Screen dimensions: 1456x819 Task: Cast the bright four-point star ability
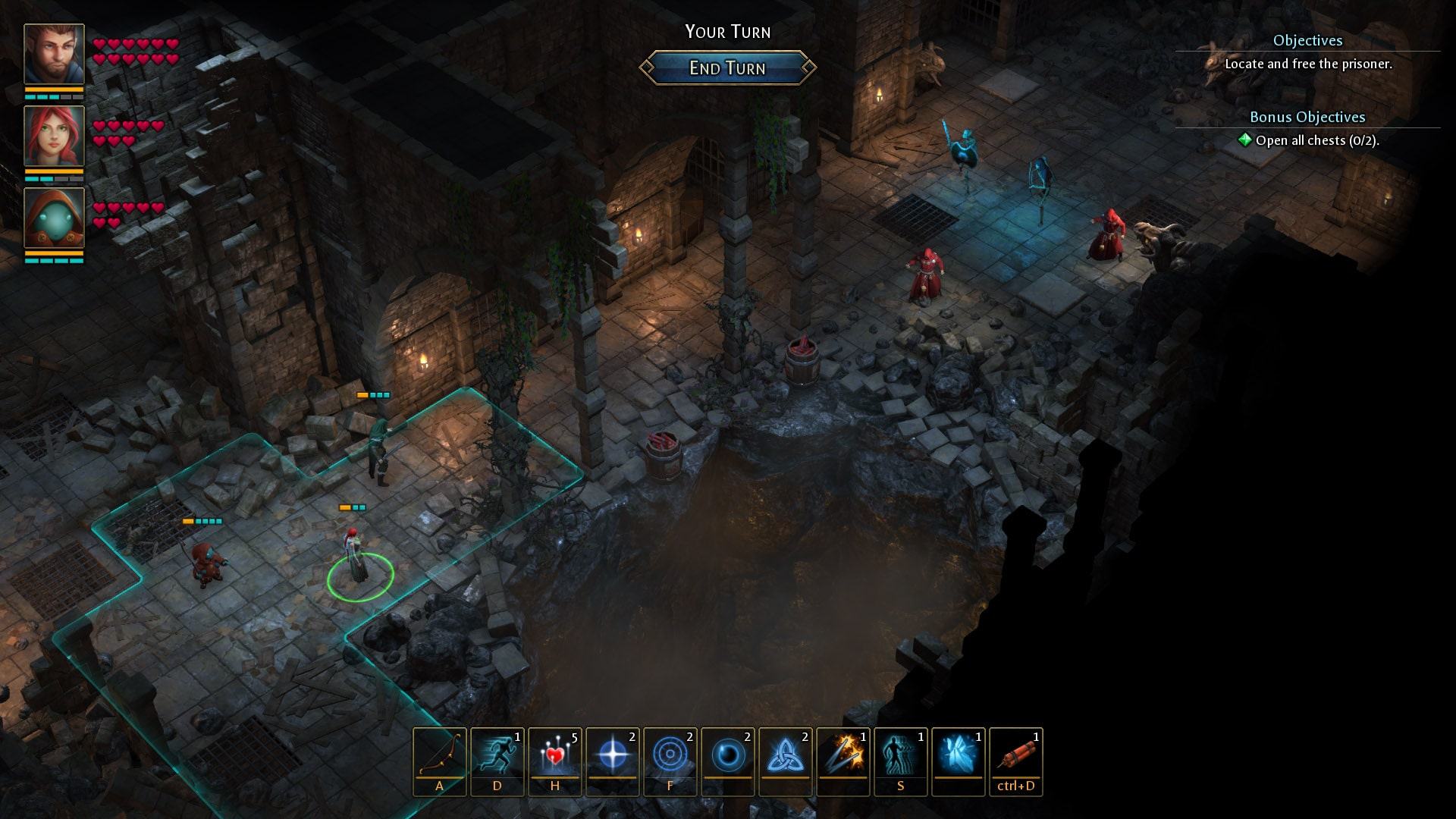(x=613, y=754)
